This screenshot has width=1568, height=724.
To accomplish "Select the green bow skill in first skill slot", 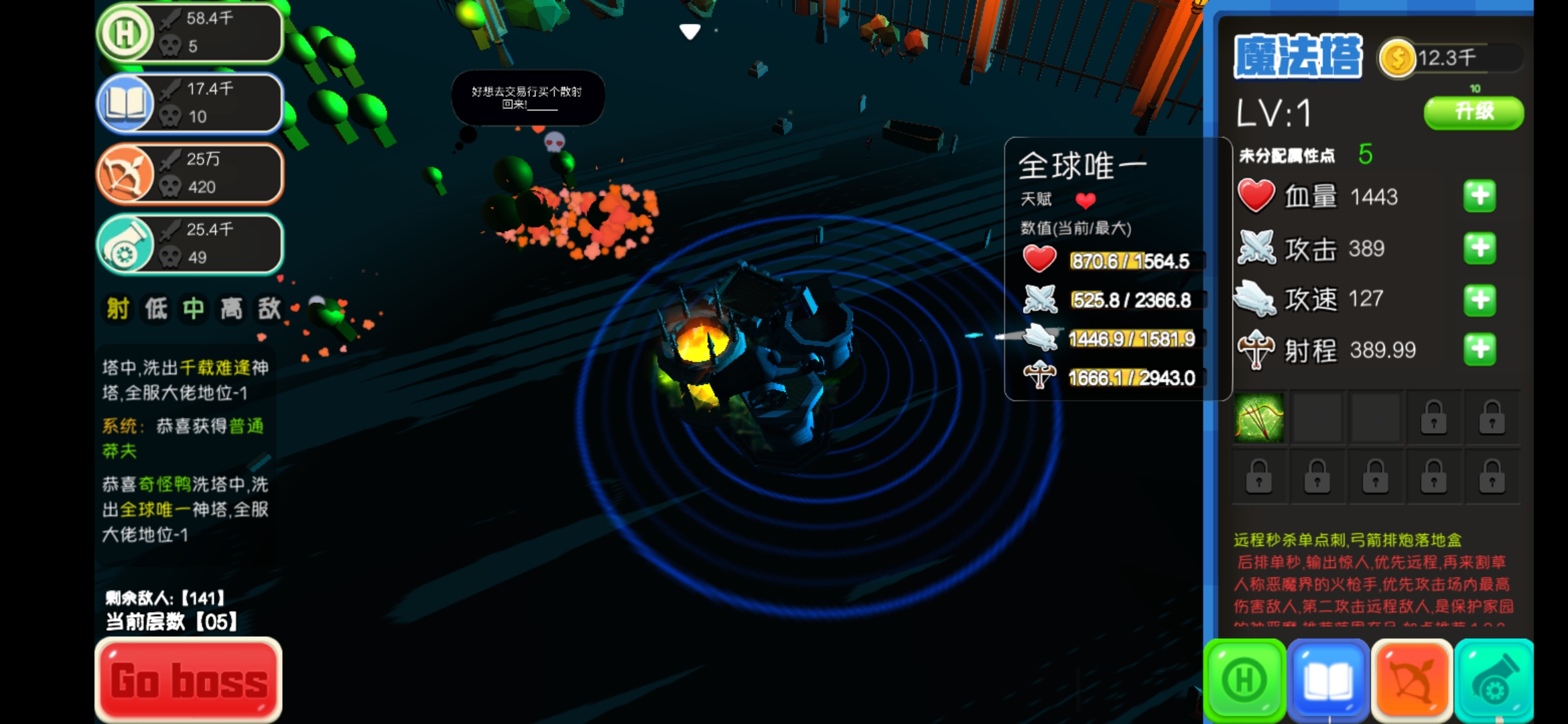I will click(x=1260, y=417).
